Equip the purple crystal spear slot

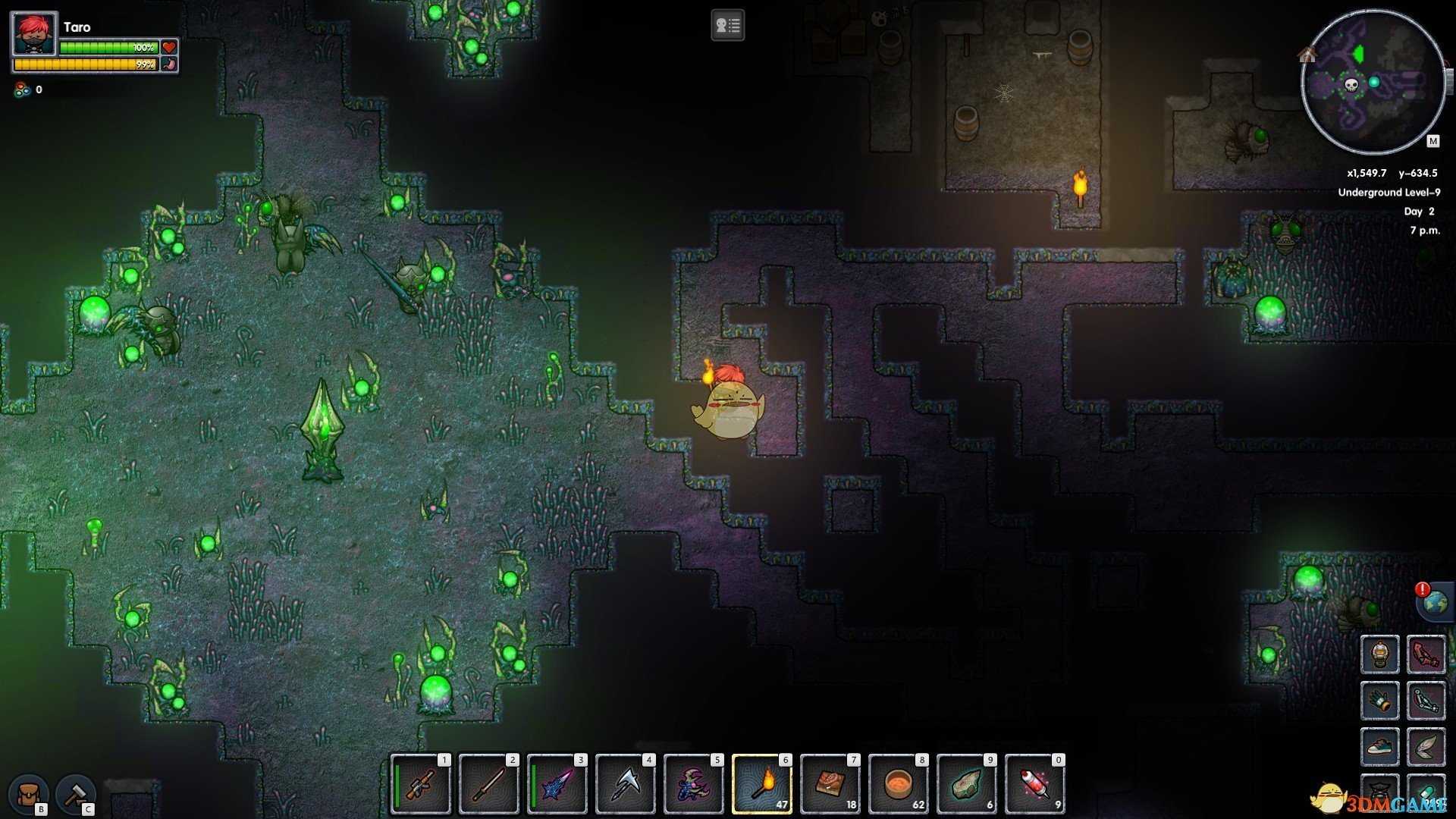[557, 784]
